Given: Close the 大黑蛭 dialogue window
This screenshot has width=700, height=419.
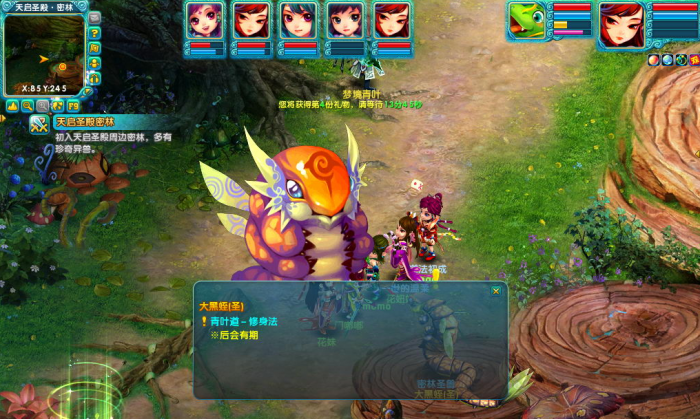Looking at the screenshot, I should [496, 291].
